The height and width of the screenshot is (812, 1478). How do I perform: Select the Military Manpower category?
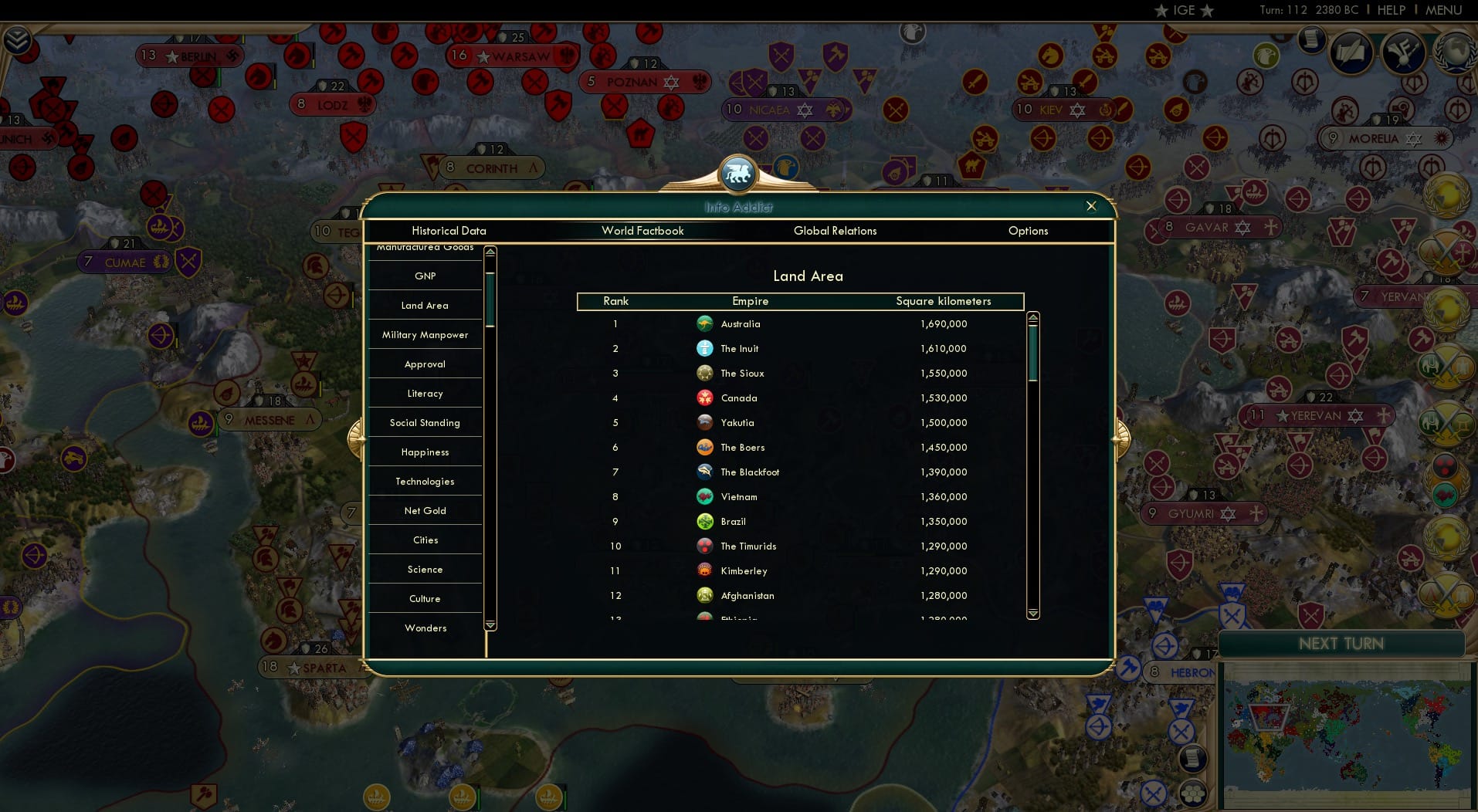pos(425,334)
